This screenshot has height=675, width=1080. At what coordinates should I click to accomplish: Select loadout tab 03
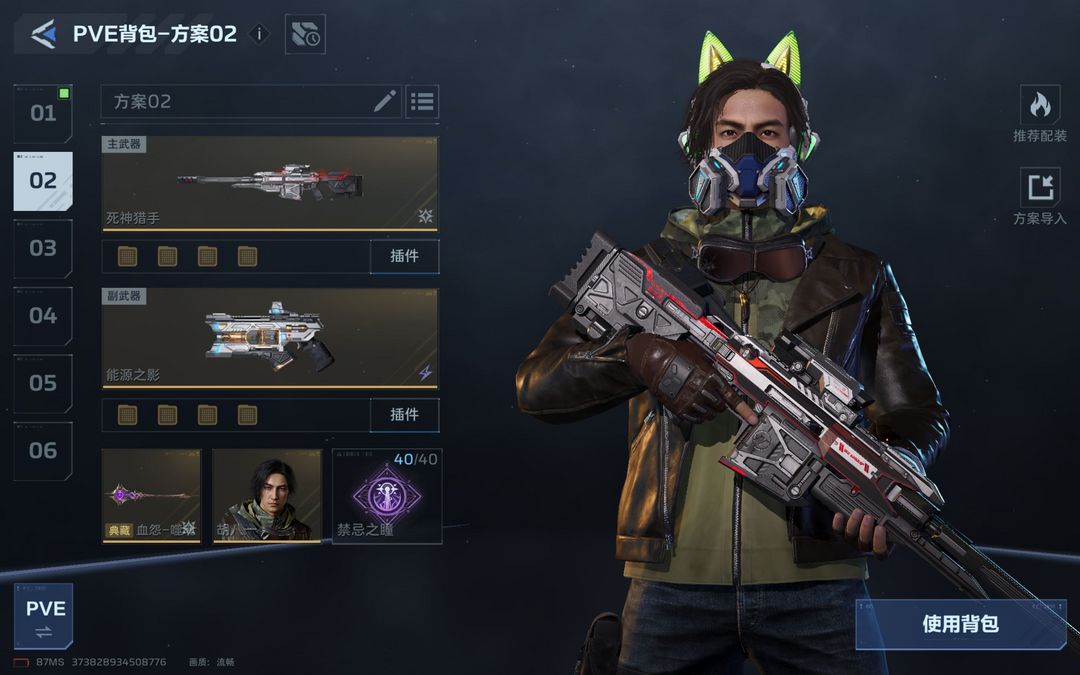43,248
